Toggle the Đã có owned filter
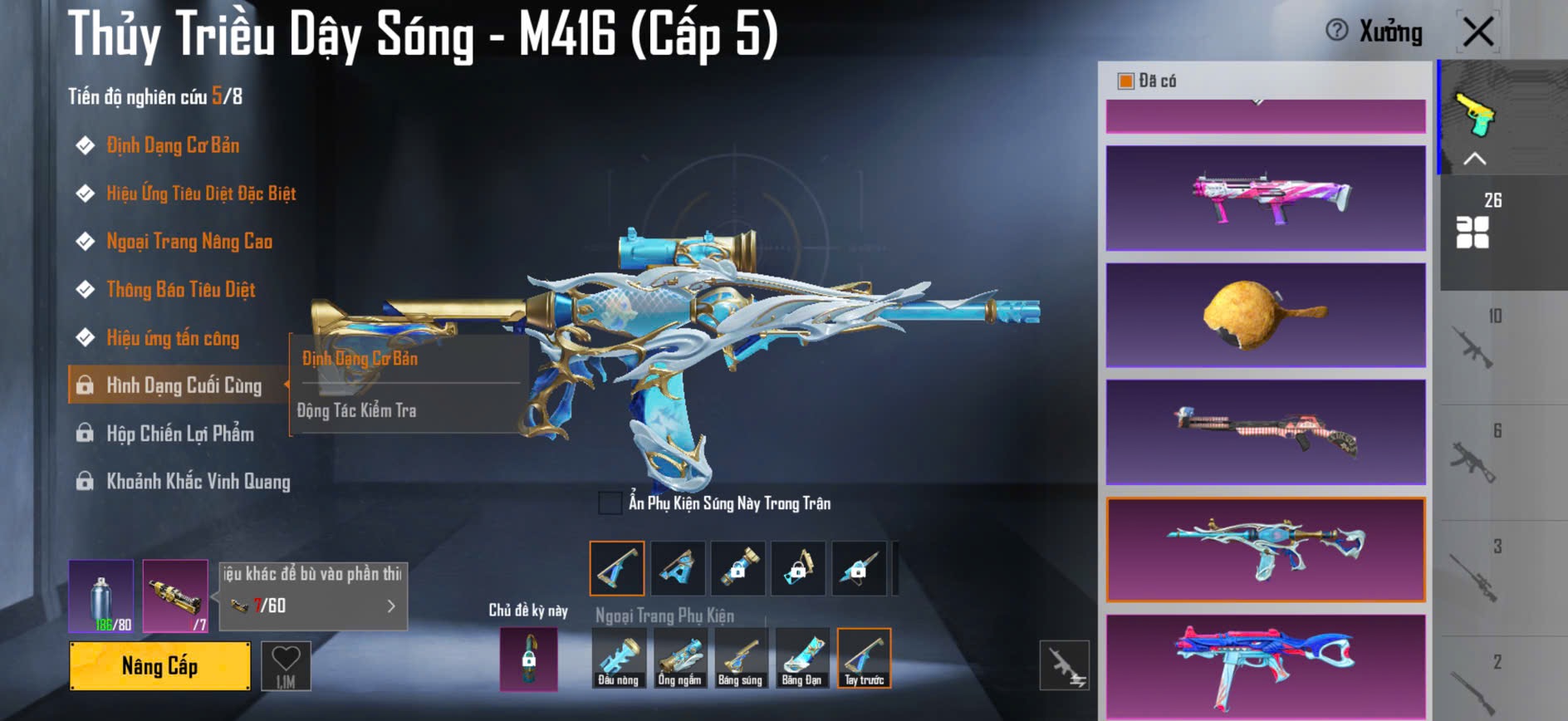The height and width of the screenshot is (721, 1568). coord(1126,81)
